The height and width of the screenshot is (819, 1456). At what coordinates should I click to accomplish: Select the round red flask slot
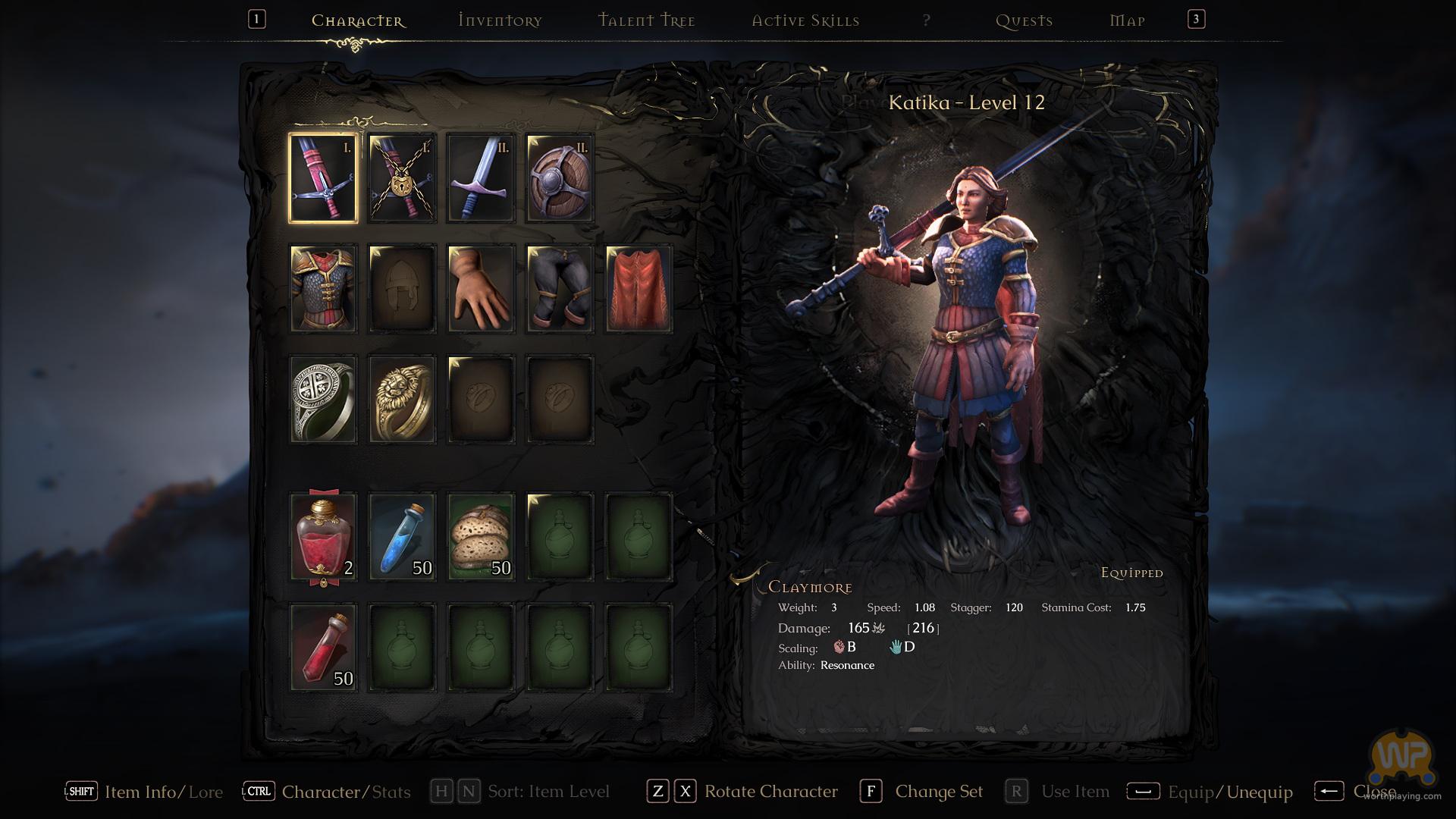tap(323, 537)
